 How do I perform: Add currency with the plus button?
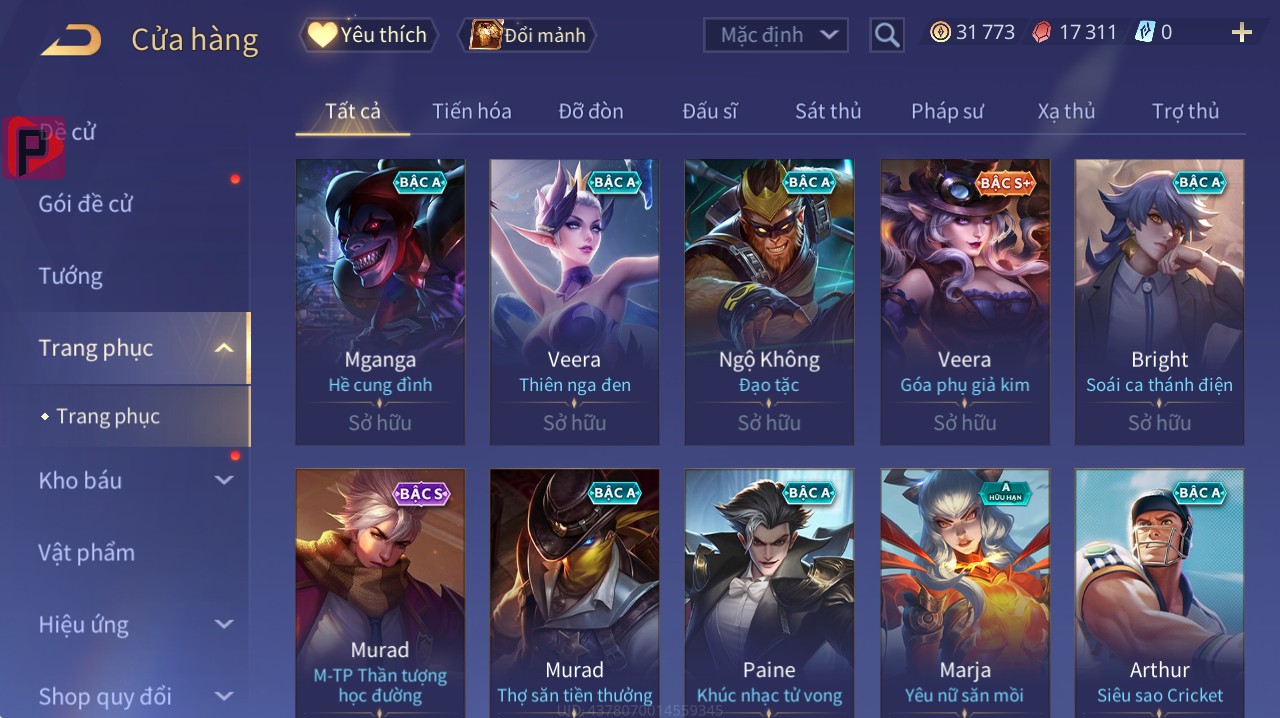tap(1241, 33)
